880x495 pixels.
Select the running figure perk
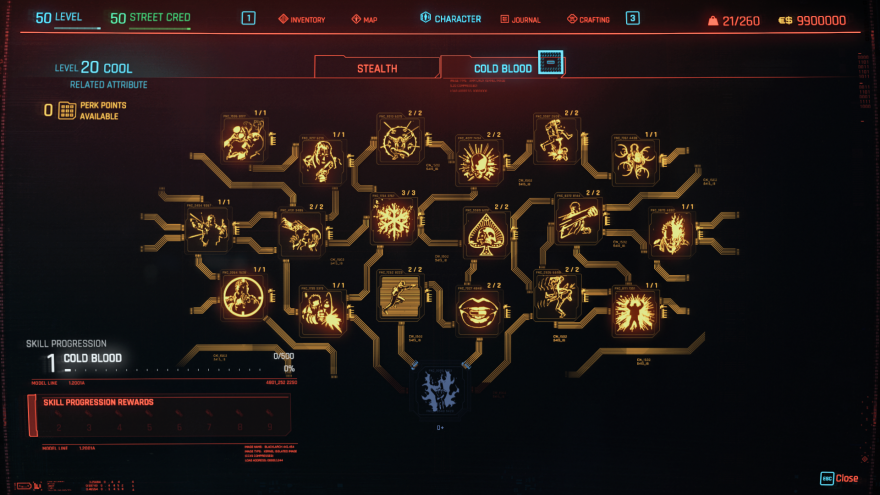(x=400, y=297)
